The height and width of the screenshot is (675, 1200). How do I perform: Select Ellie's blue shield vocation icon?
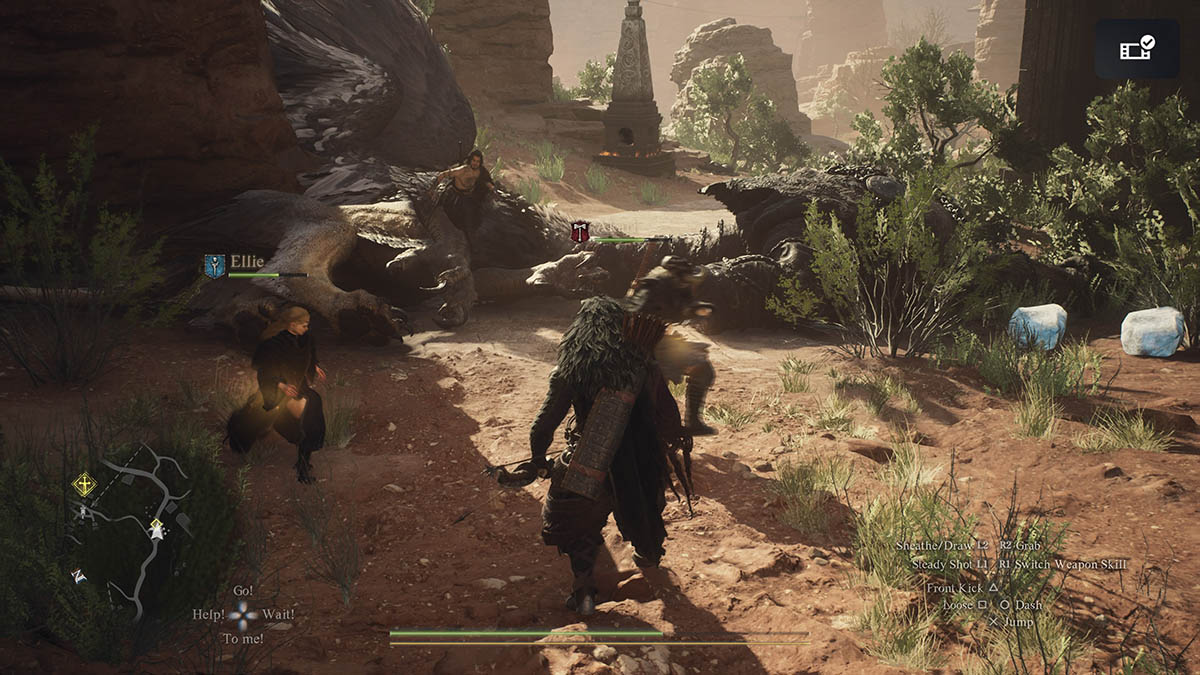pos(215,266)
